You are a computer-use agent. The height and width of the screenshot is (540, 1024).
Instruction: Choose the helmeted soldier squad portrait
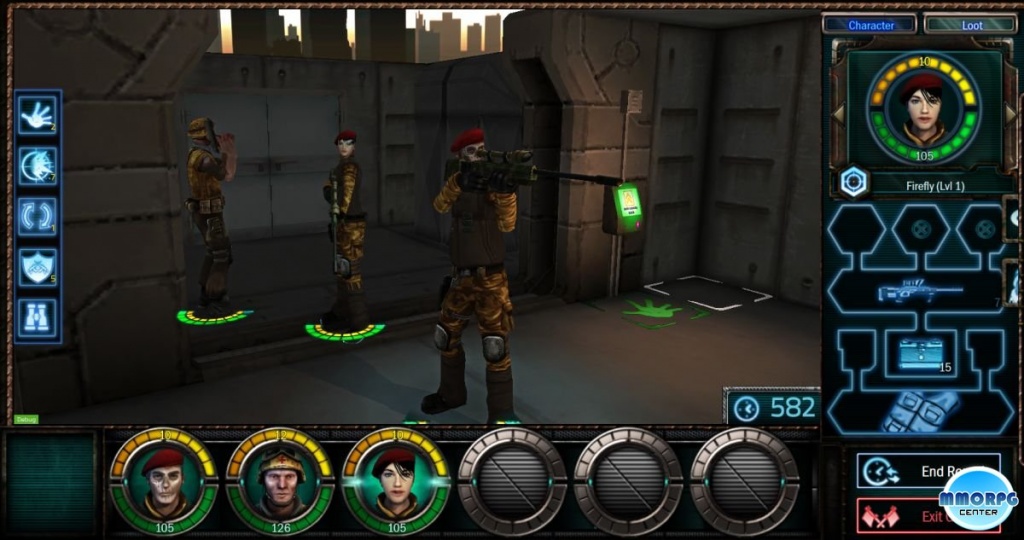coord(279,482)
